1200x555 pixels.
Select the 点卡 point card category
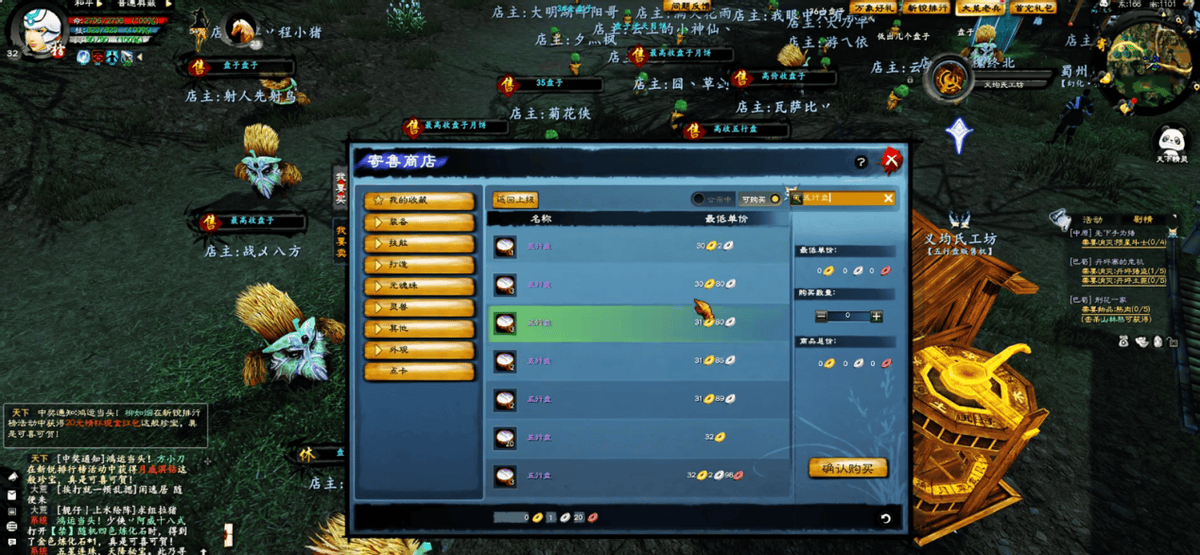(x=419, y=371)
